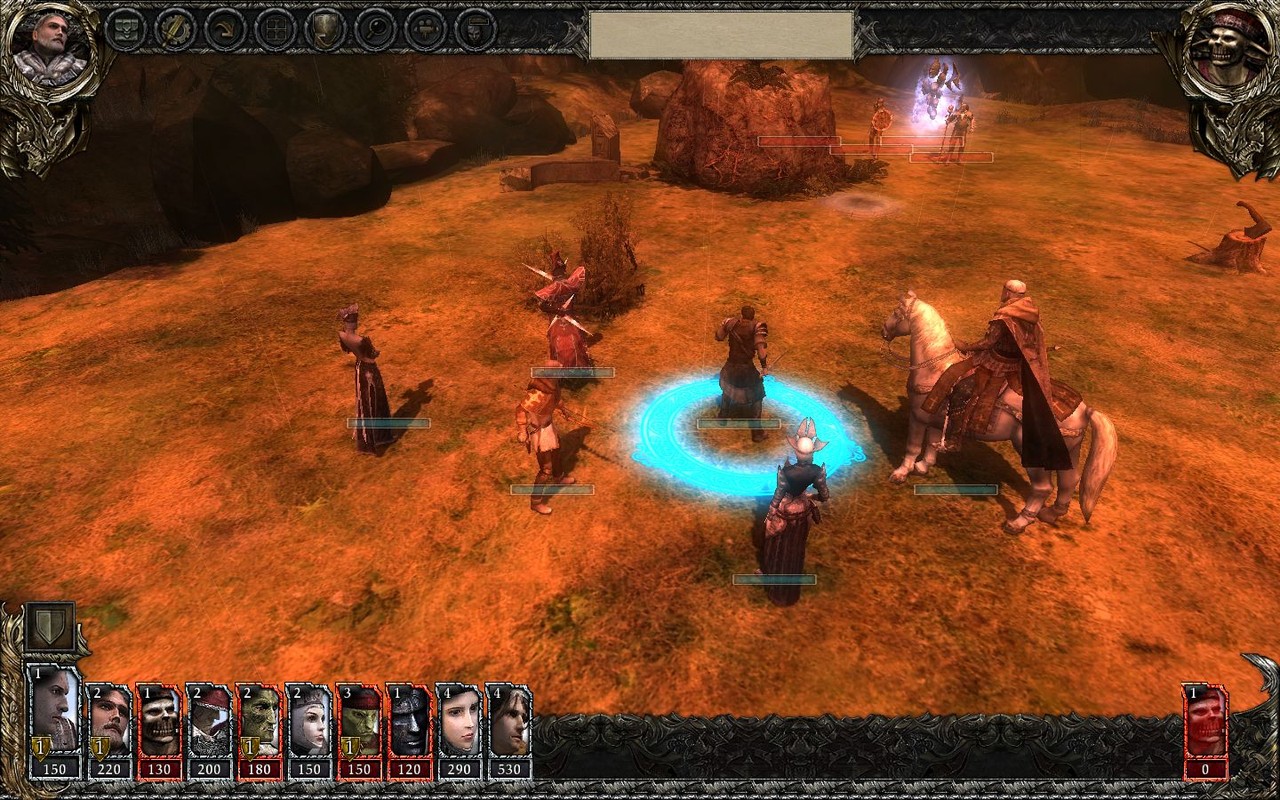Click the group of figures icon
The image size is (1280, 800).
point(425,29)
